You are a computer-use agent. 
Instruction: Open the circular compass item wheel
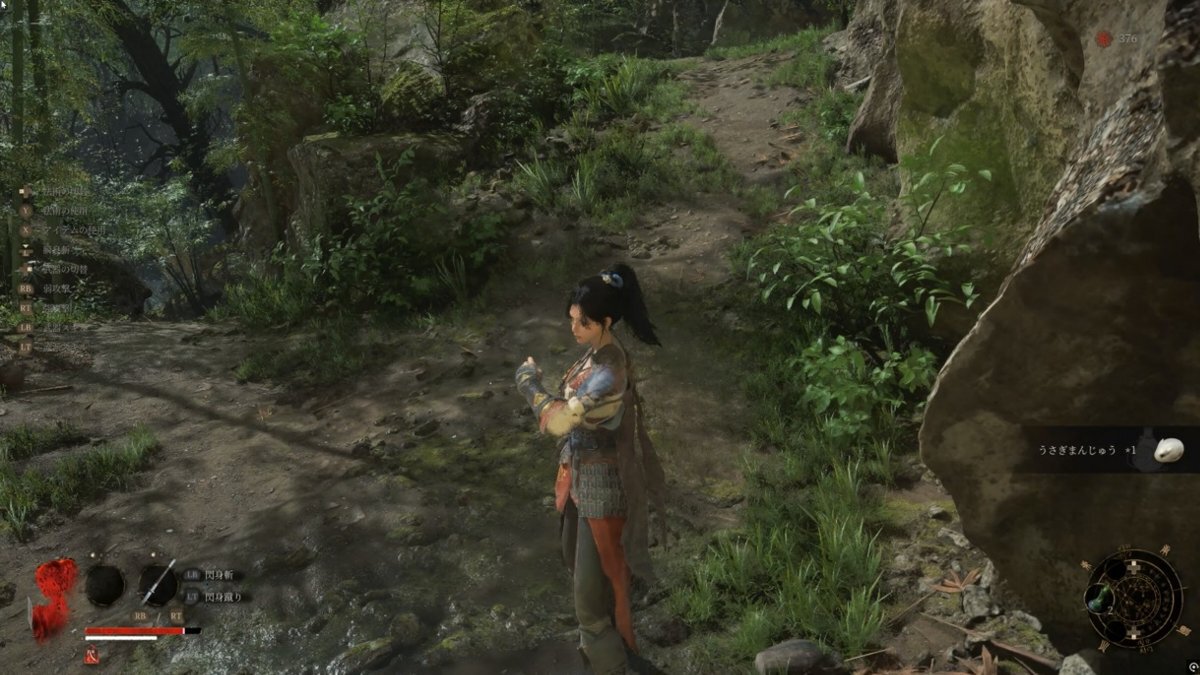tap(1134, 598)
